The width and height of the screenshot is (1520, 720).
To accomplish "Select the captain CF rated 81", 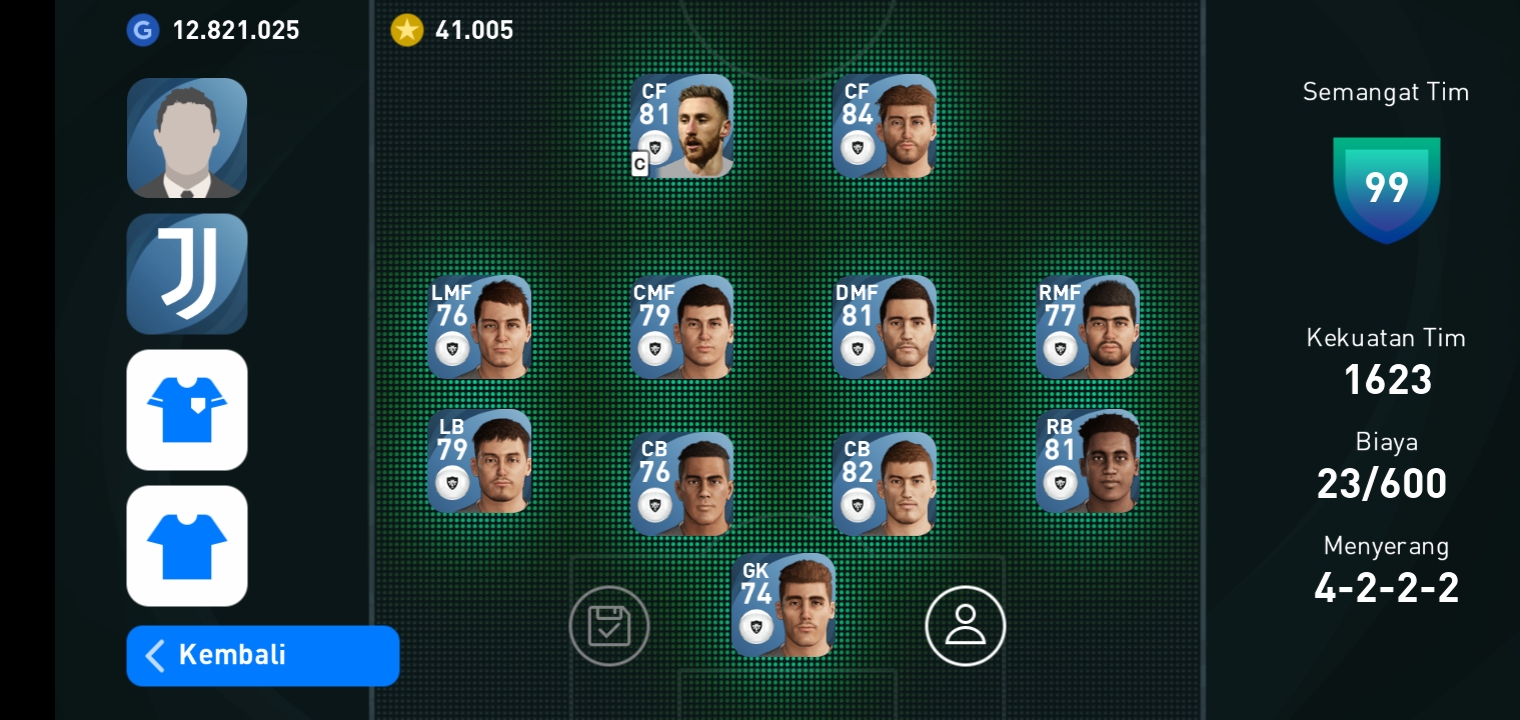I will [683, 125].
